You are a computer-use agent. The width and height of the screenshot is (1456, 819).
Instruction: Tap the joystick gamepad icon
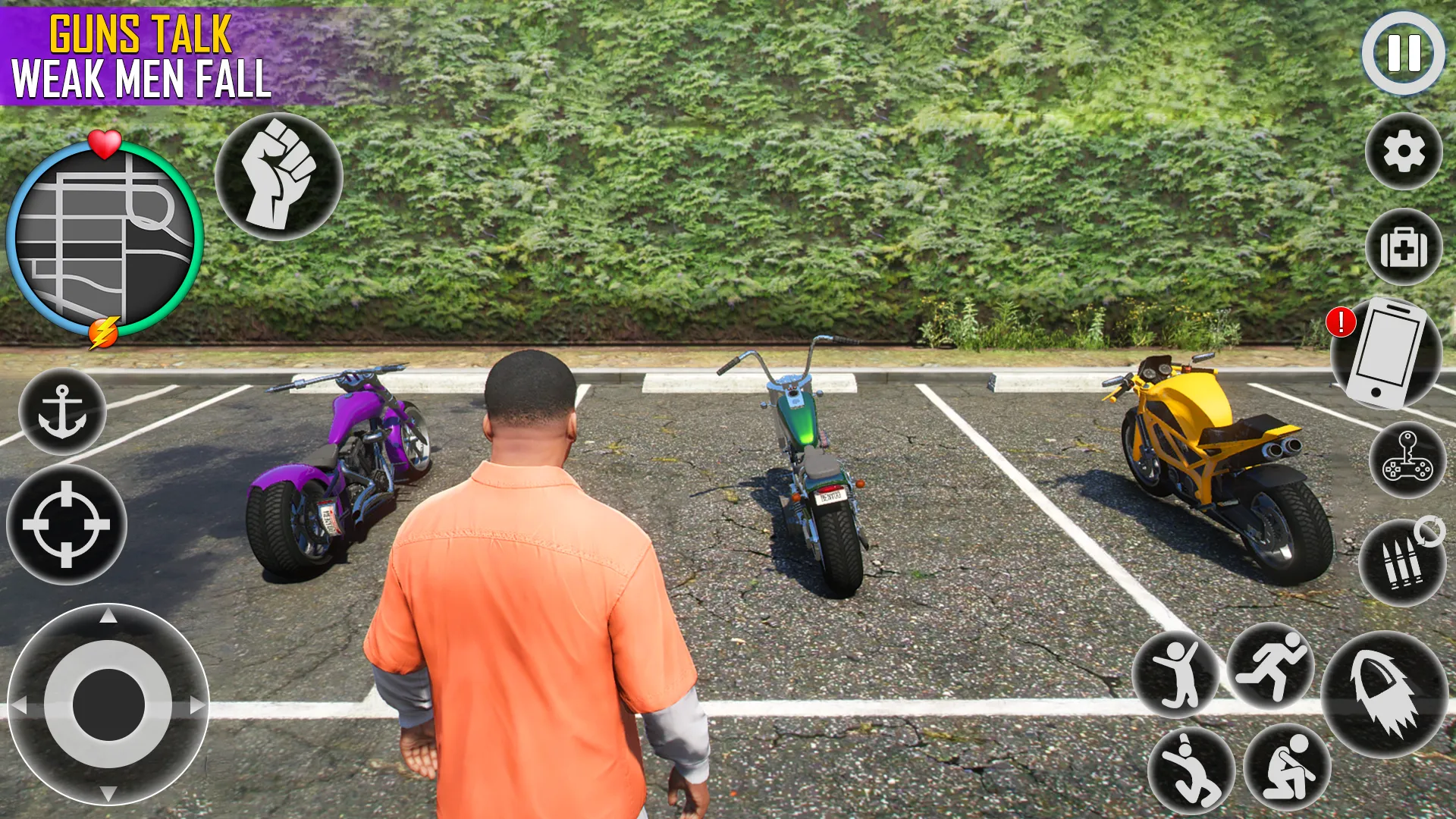click(1407, 460)
